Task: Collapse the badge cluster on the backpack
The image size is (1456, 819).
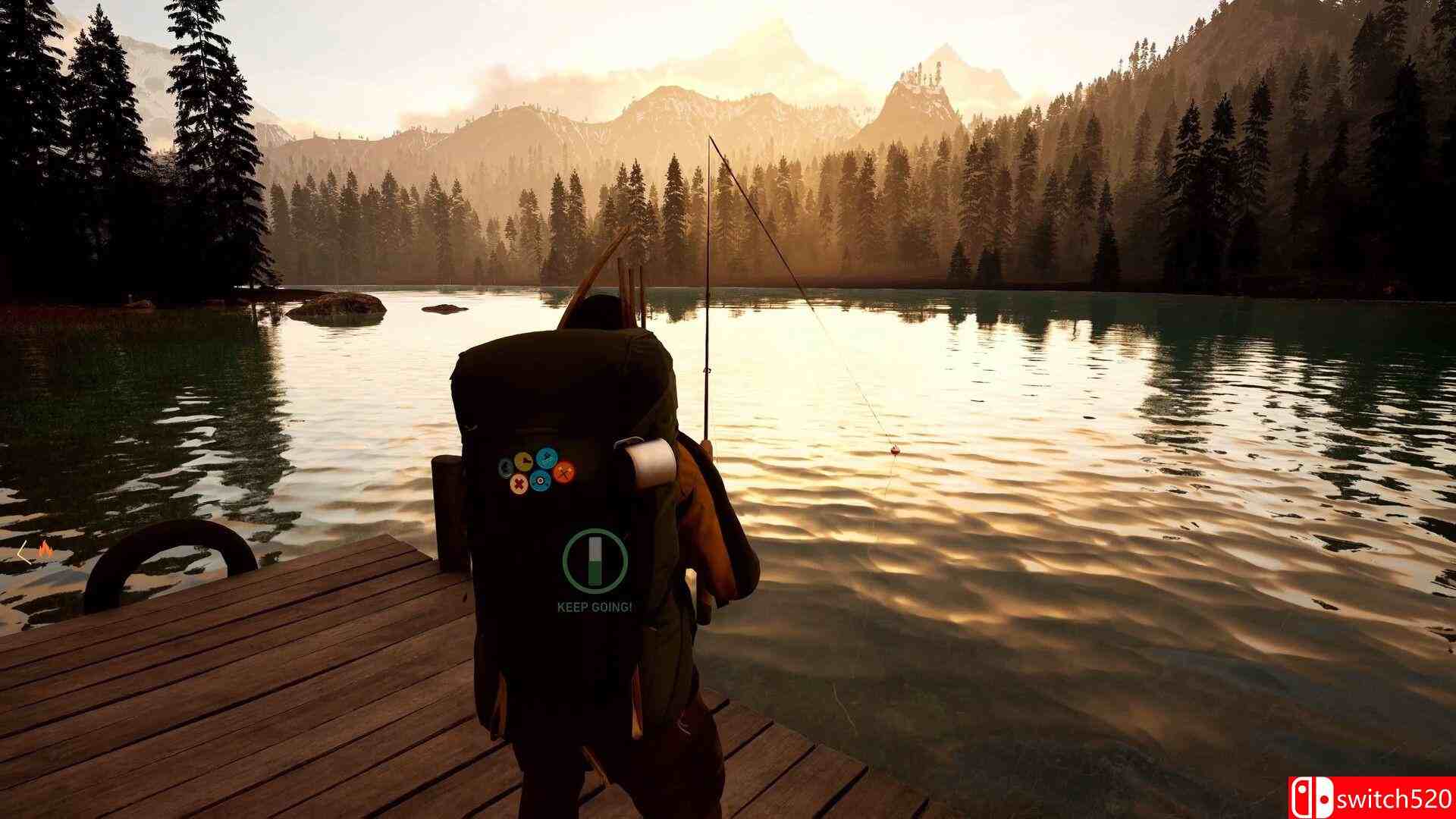Action: pyautogui.click(x=535, y=472)
